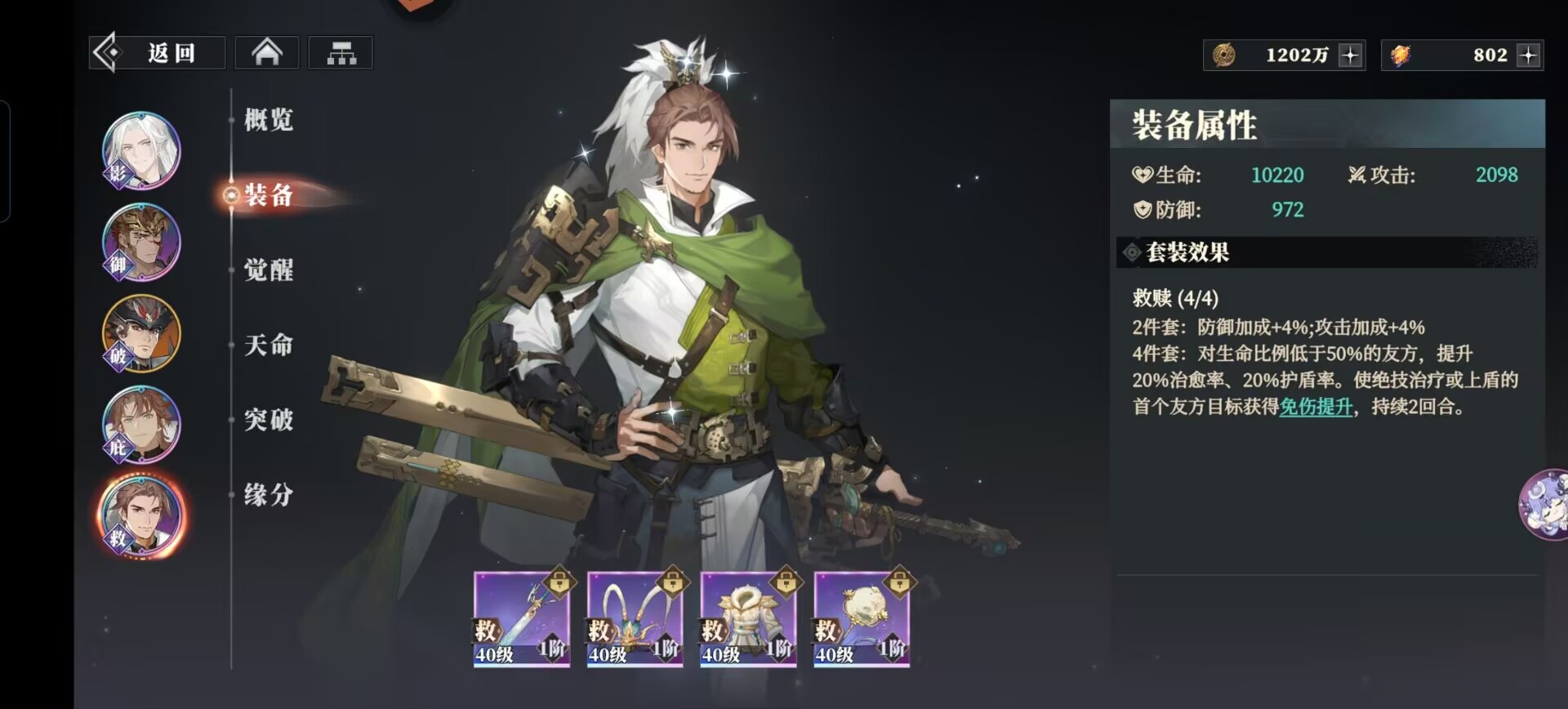Add more flame gem currency
This screenshot has height=709, width=1568.
(x=1528, y=56)
